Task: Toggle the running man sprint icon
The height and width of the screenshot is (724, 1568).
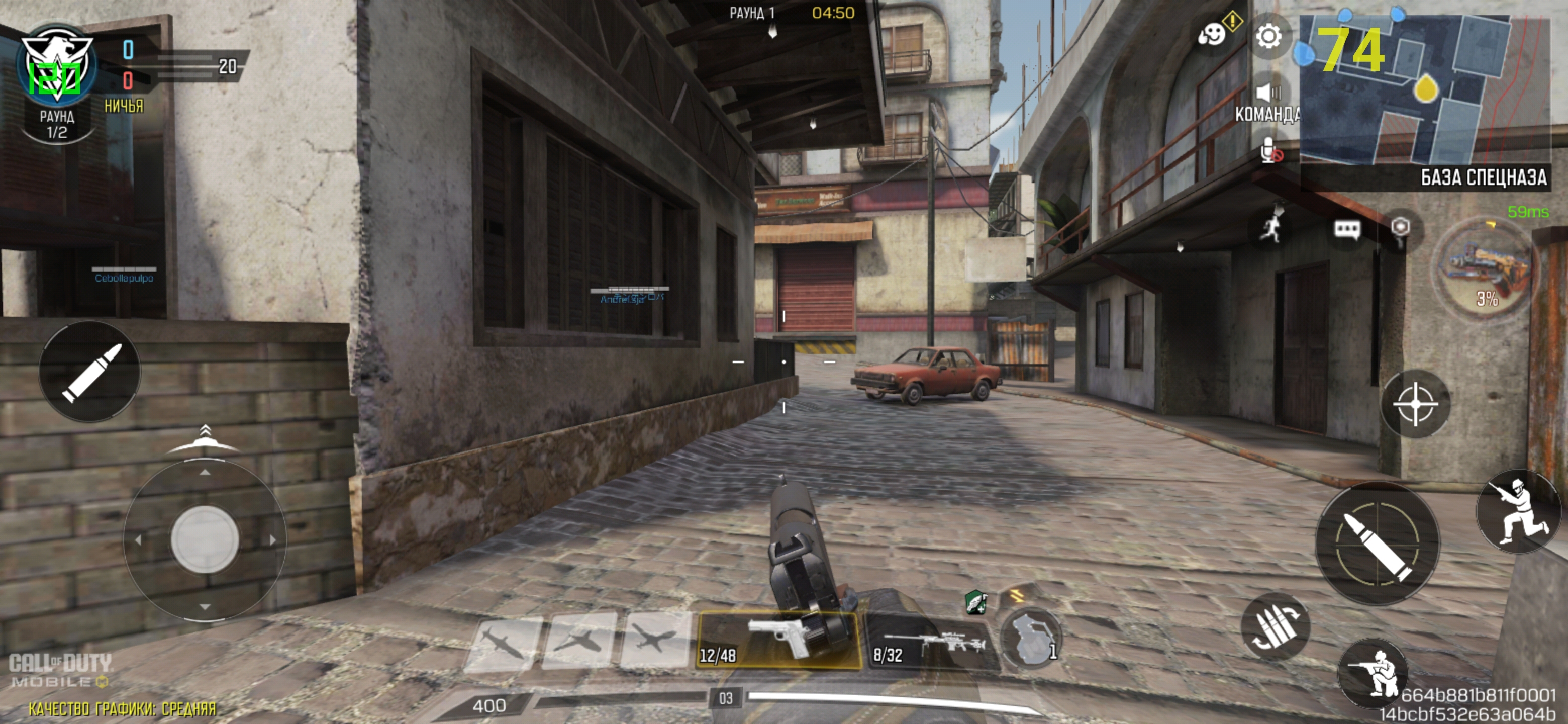Action: pos(1271,227)
